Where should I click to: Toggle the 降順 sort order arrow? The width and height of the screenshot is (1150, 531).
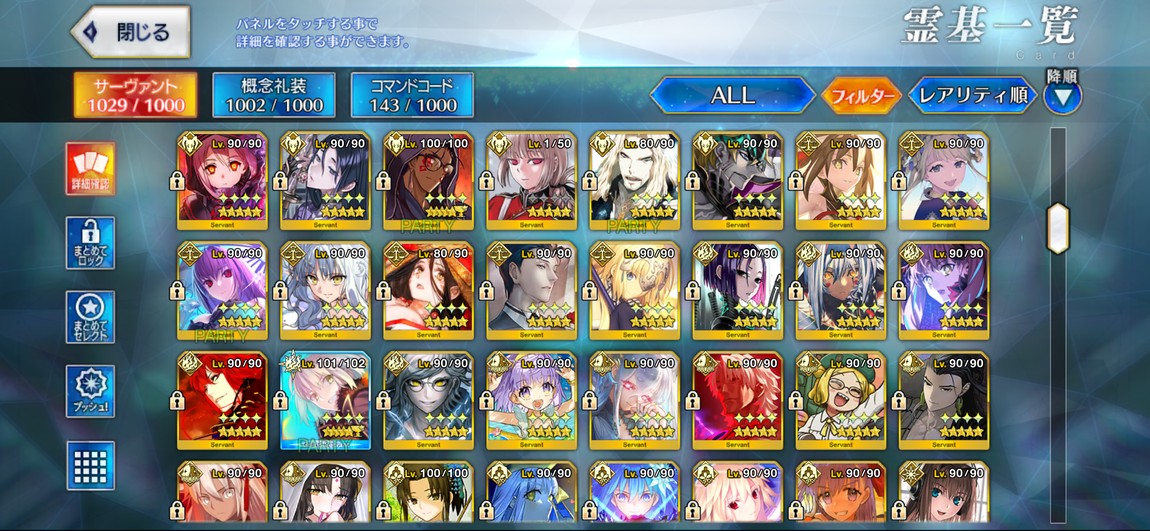tap(1062, 96)
